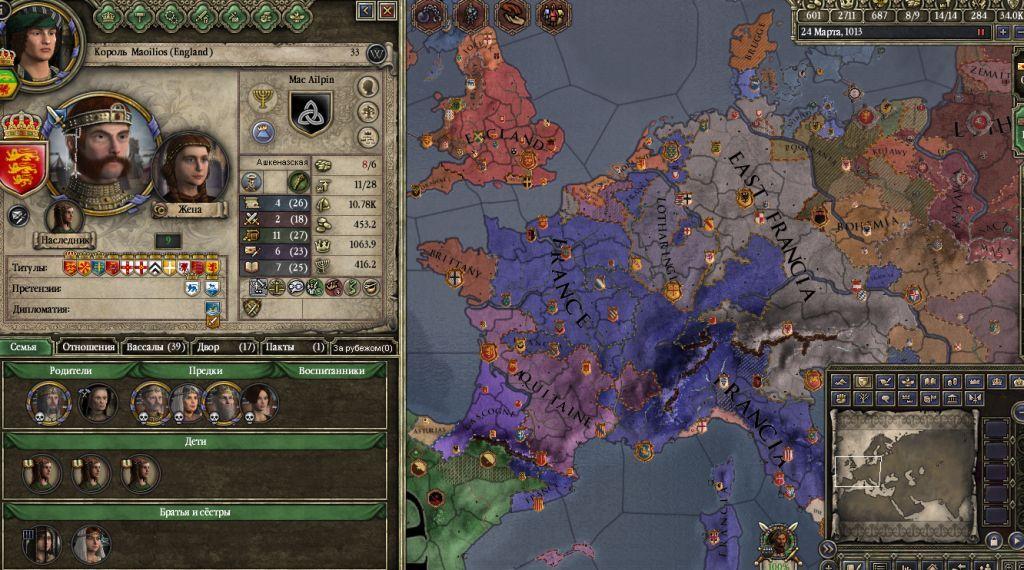Open the Семья tab
Image resolution: width=1024 pixels, height=570 pixels.
[26, 347]
